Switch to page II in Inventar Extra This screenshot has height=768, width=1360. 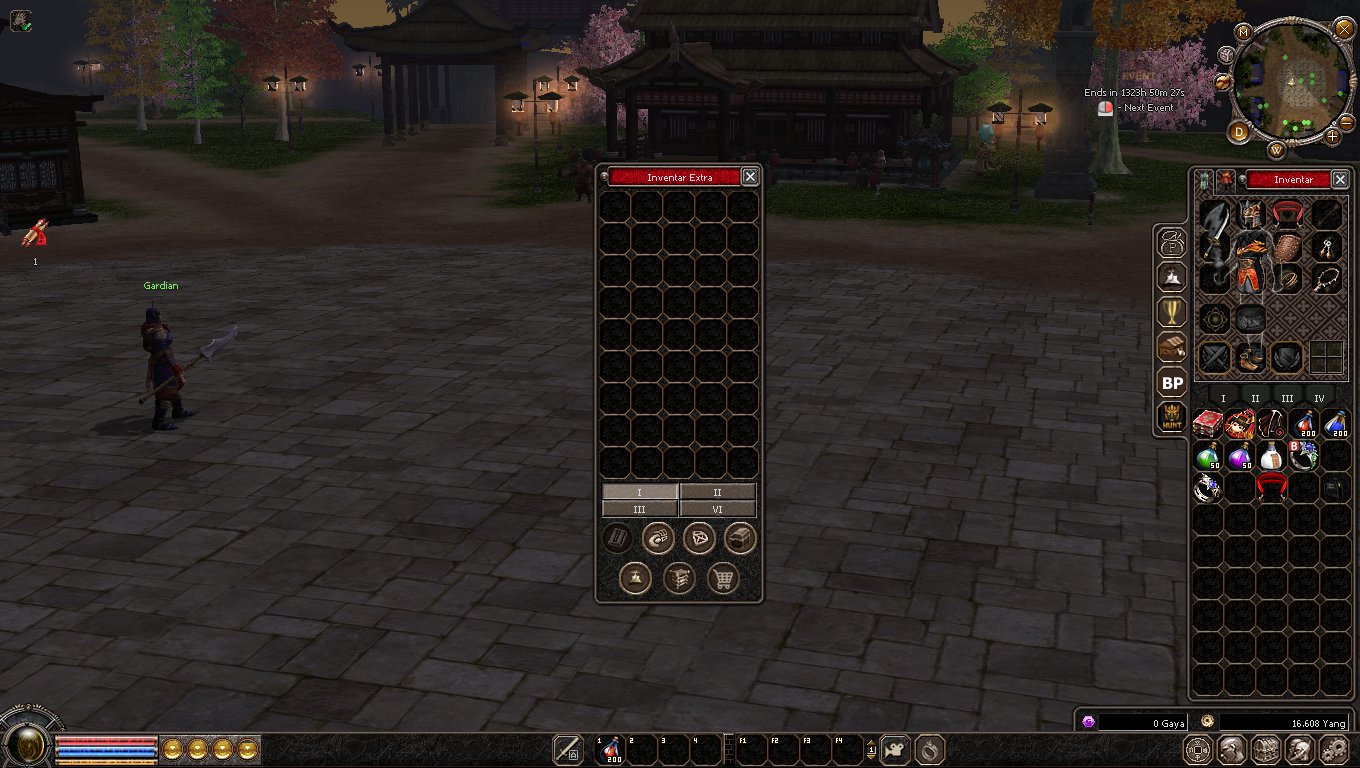pyautogui.click(x=717, y=492)
